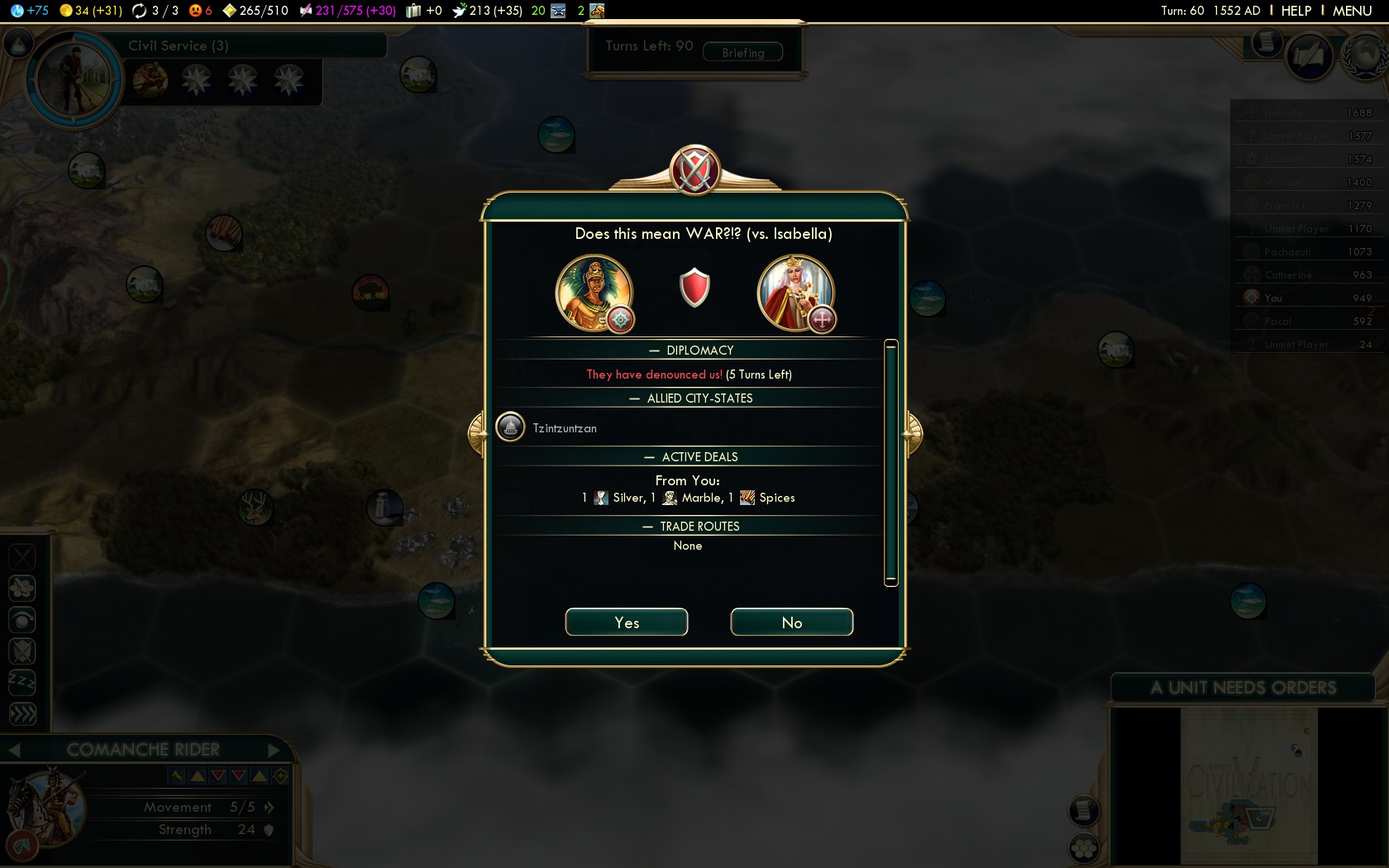Click the dialog's right scrollbar
This screenshot has width=1389, height=868.
pyautogui.click(x=890, y=463)
